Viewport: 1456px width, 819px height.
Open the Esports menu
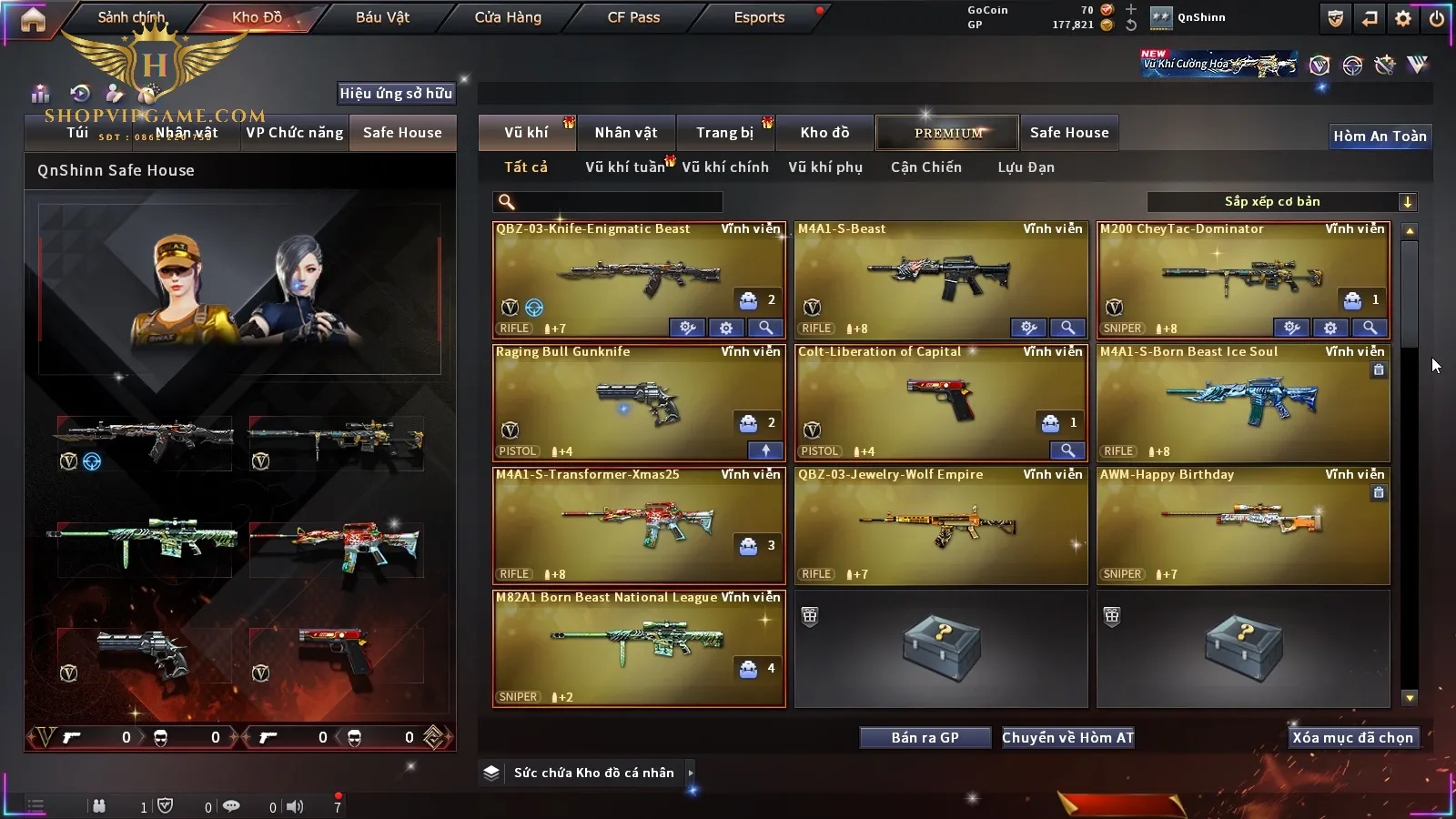point(759,17)
